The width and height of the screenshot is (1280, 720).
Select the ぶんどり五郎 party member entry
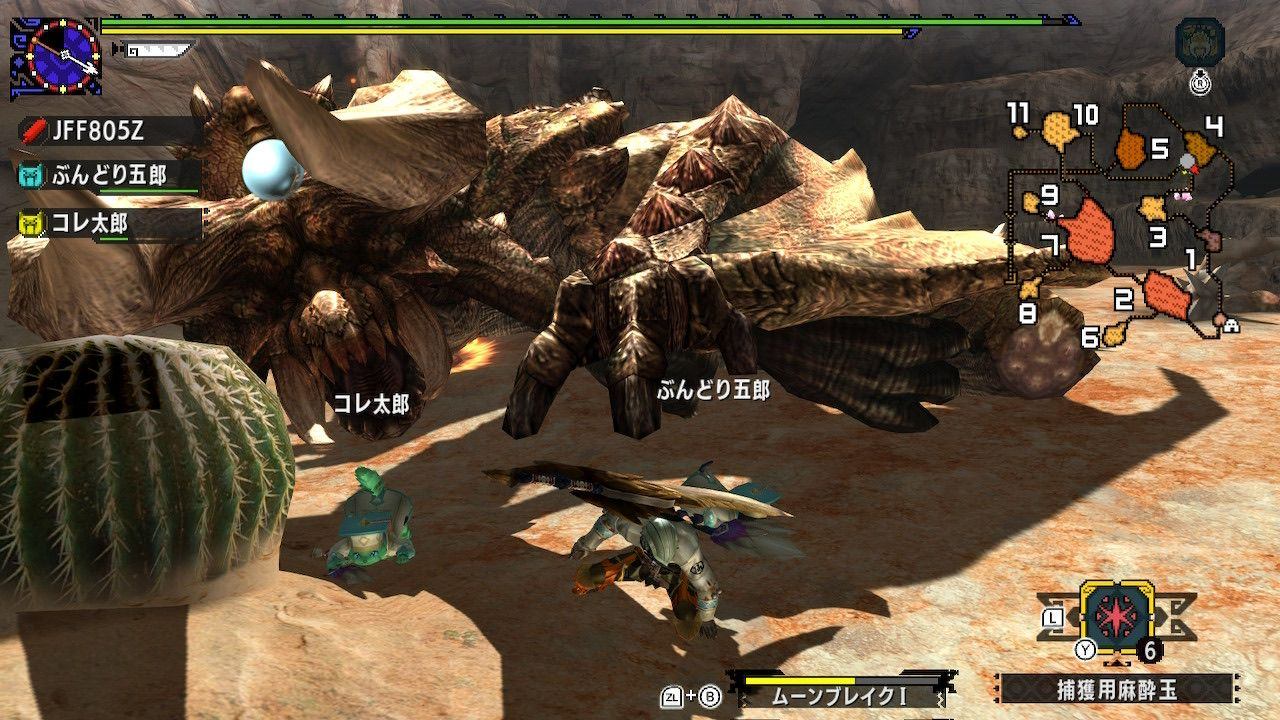tap(108, 176)
